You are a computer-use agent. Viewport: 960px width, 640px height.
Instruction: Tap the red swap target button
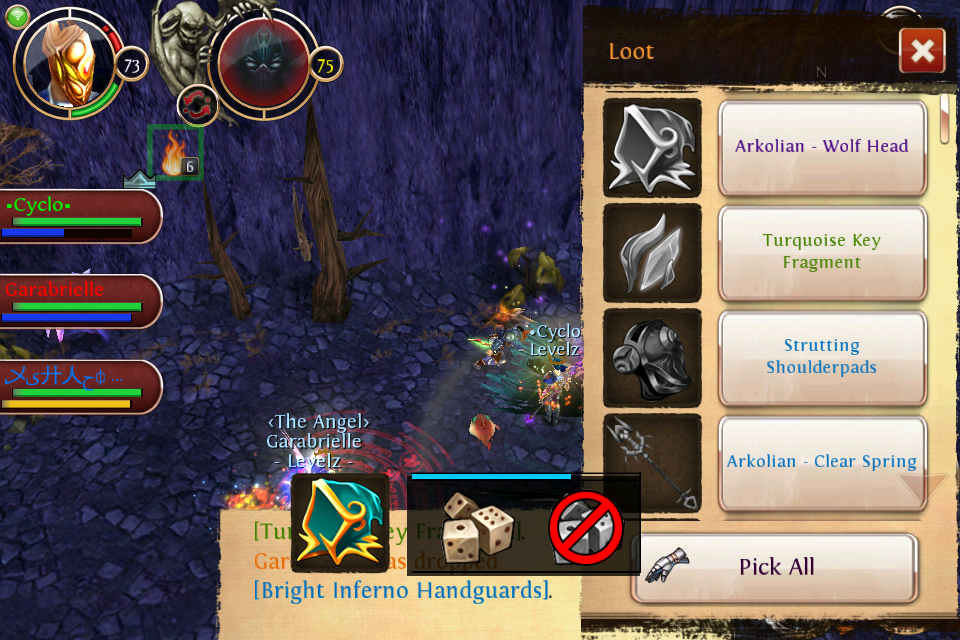[x=198, y=105]
